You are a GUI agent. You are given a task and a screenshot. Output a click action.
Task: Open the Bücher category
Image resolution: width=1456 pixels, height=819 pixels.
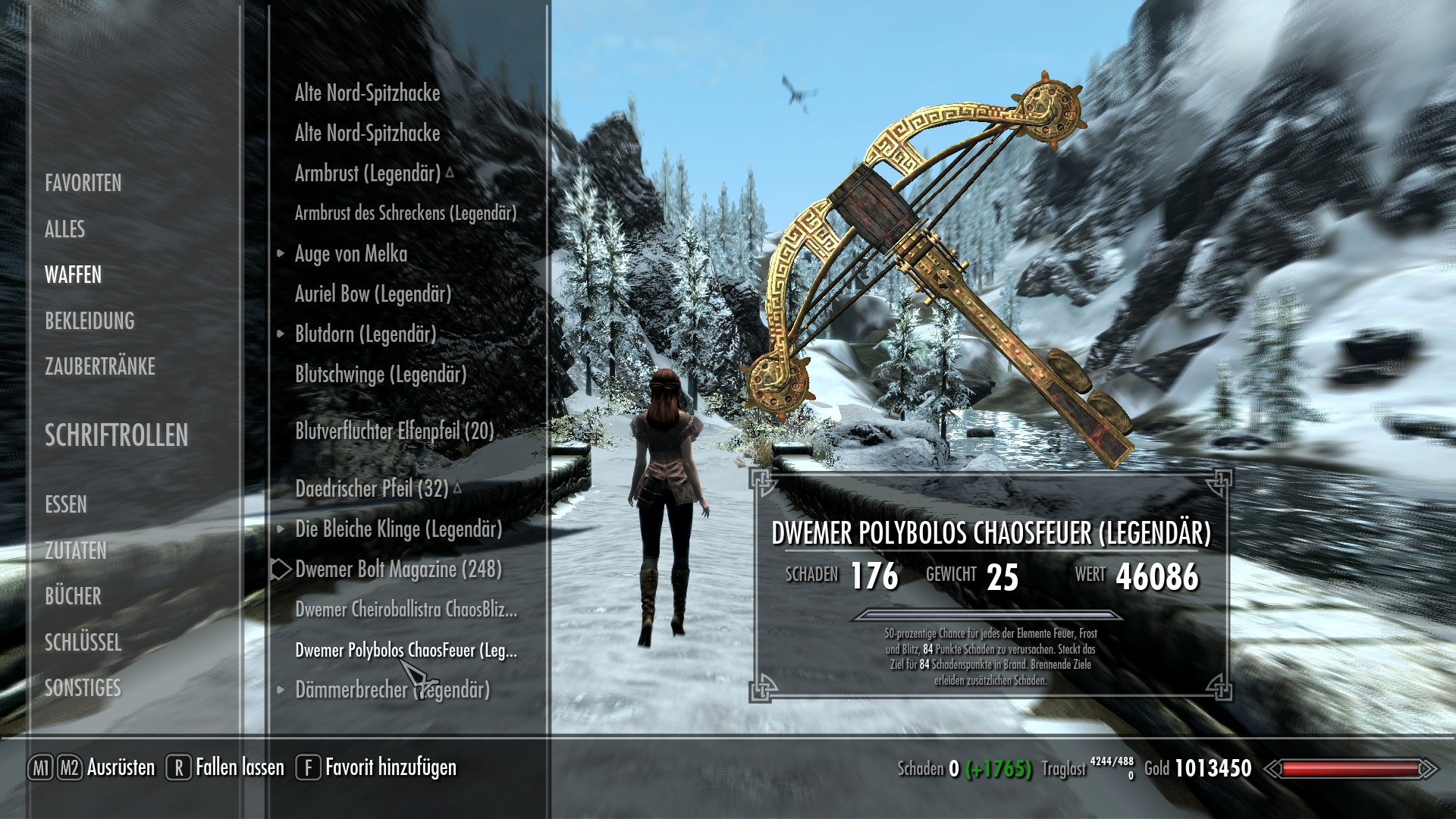(73, 596)
